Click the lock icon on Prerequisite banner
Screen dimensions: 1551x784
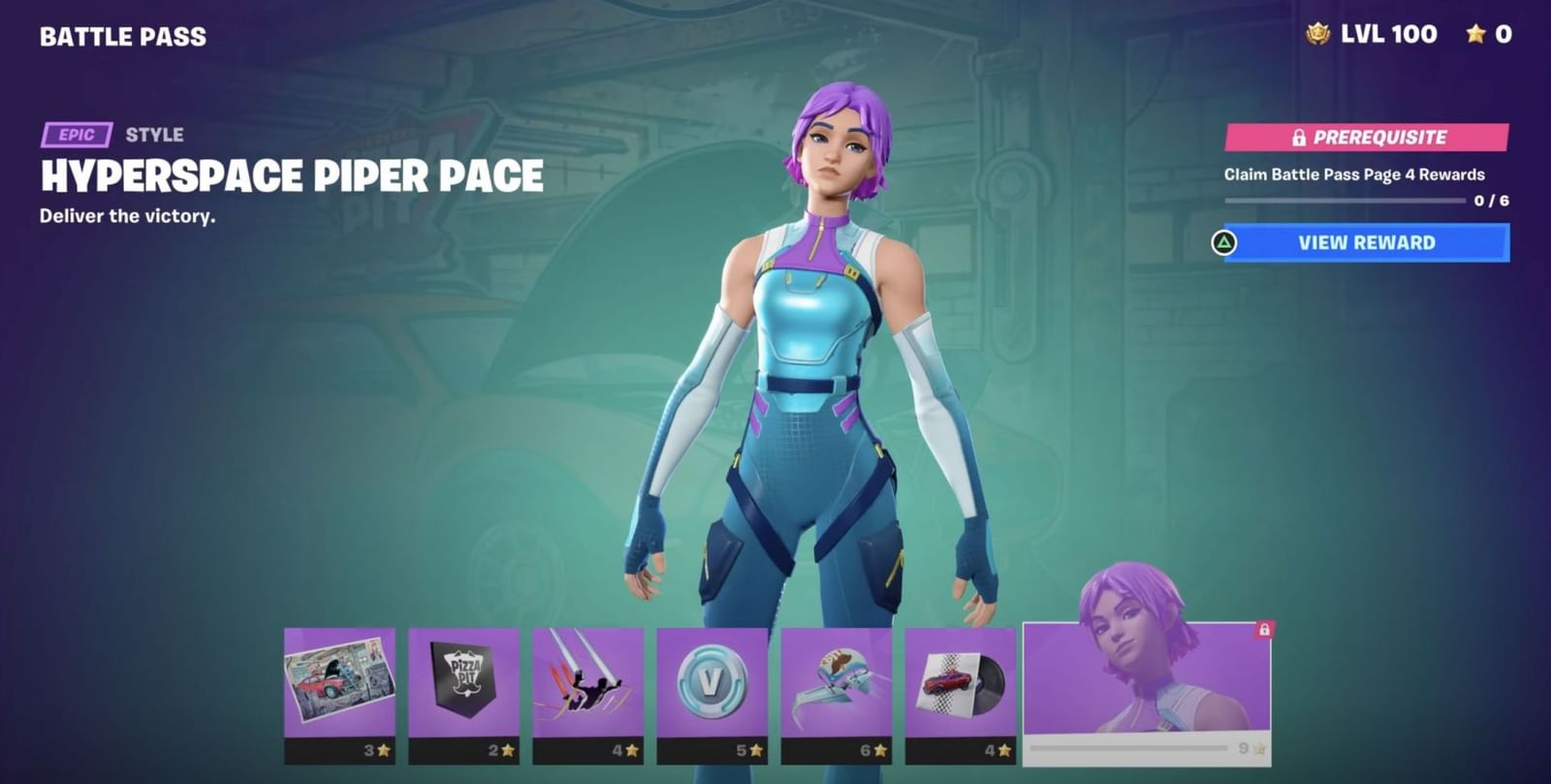pos(1299,137)
